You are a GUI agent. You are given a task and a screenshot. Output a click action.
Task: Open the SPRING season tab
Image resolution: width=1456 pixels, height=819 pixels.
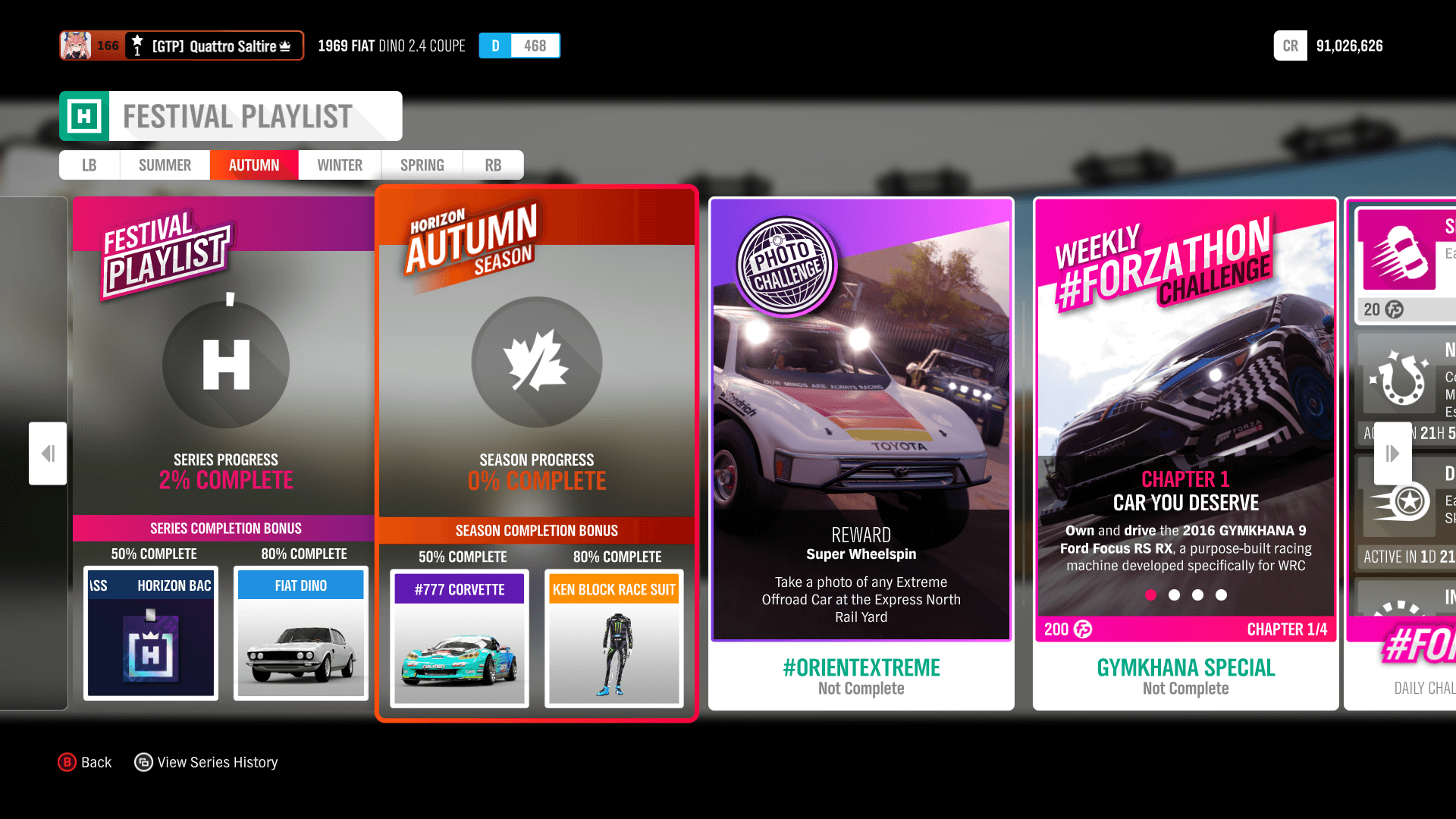tap(422, 165)
